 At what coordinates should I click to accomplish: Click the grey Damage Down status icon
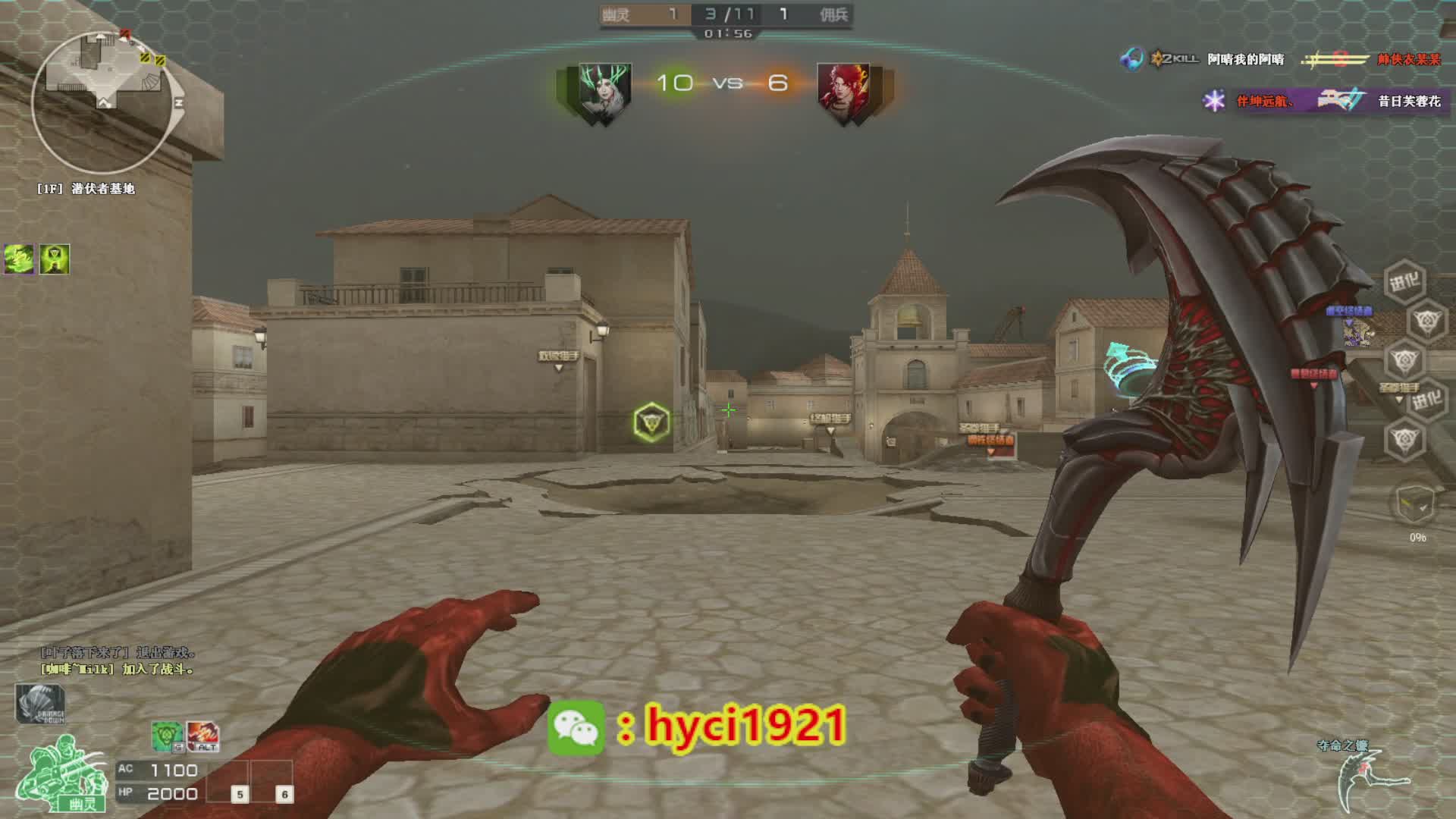(39, 704)
